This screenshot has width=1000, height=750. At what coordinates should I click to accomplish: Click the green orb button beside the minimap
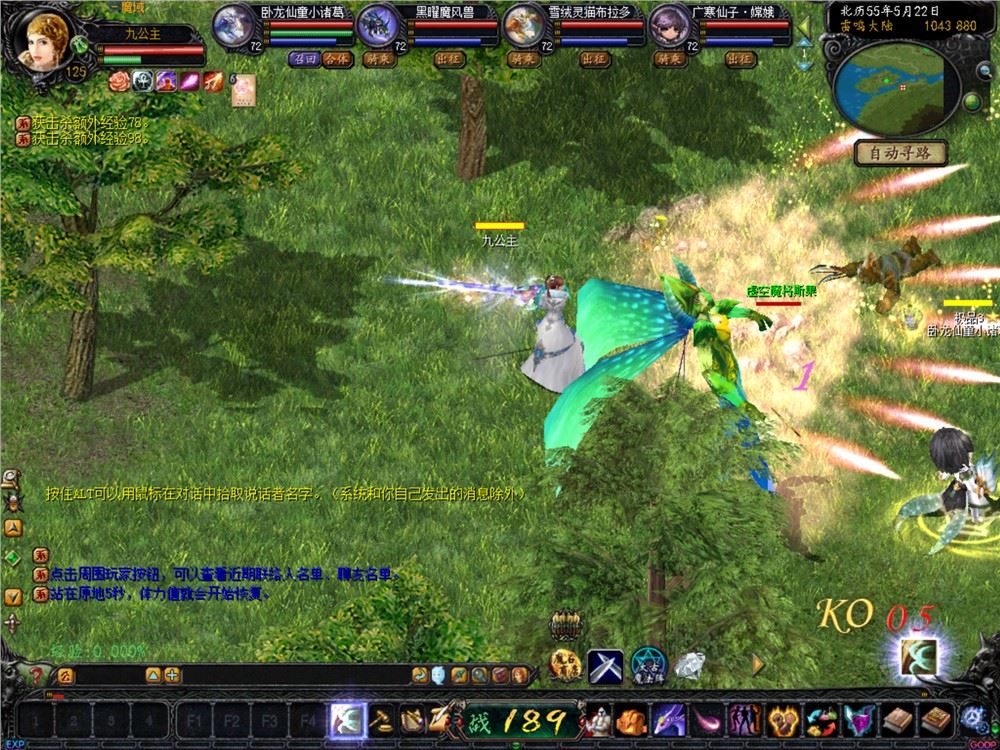(x=972, y=103)
